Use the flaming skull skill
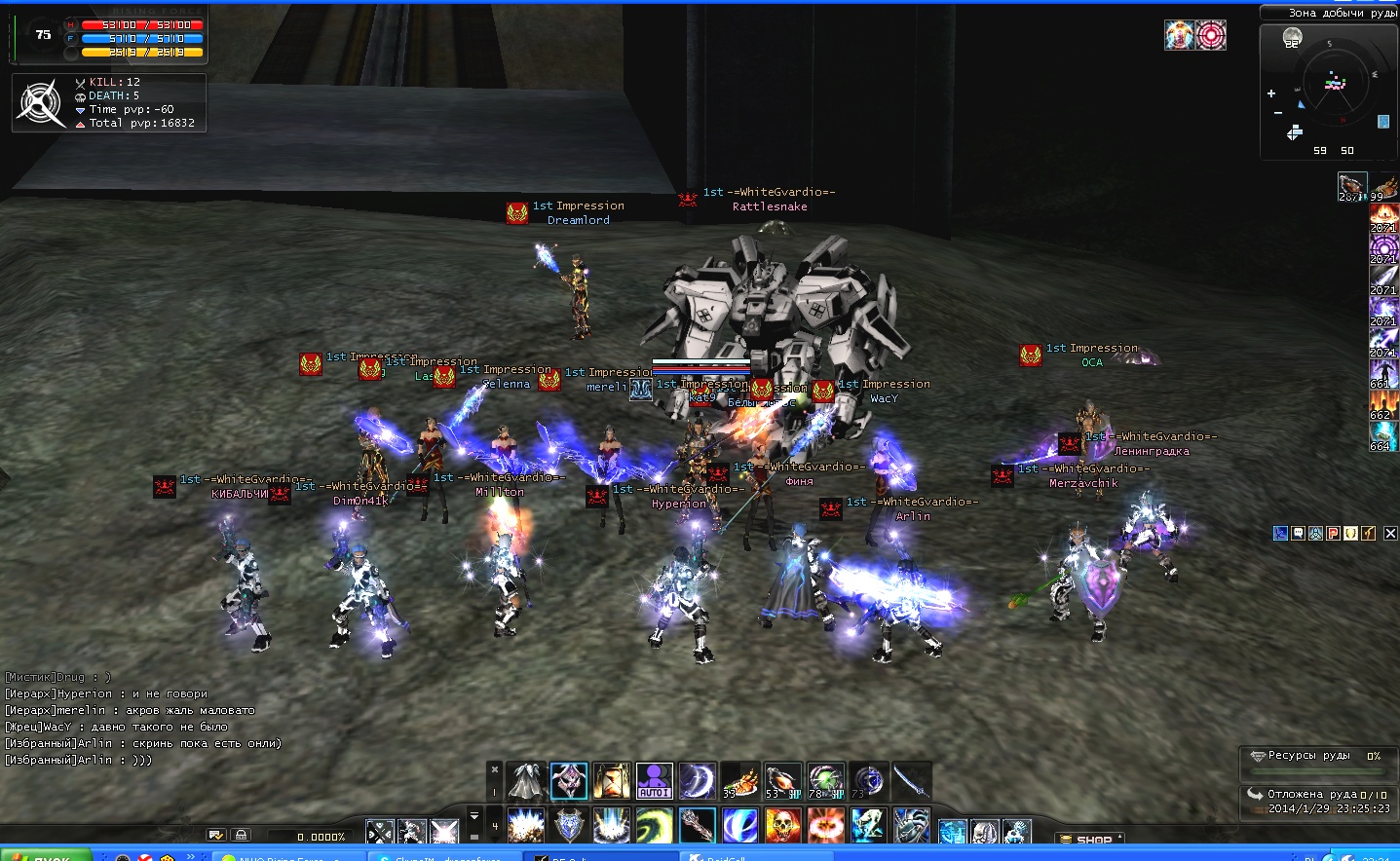The image size is (1400, 861). pyautogui.click(x=782, y=826)
